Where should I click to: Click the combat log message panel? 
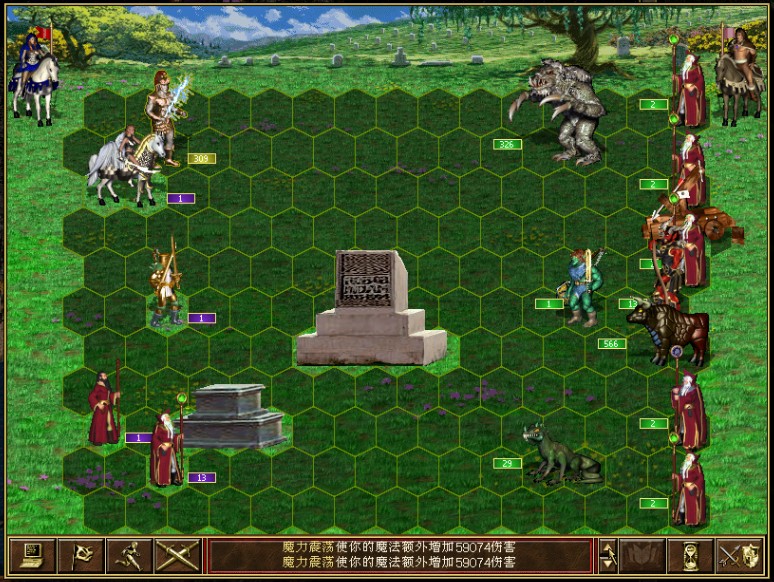click(x=400, y=555)
